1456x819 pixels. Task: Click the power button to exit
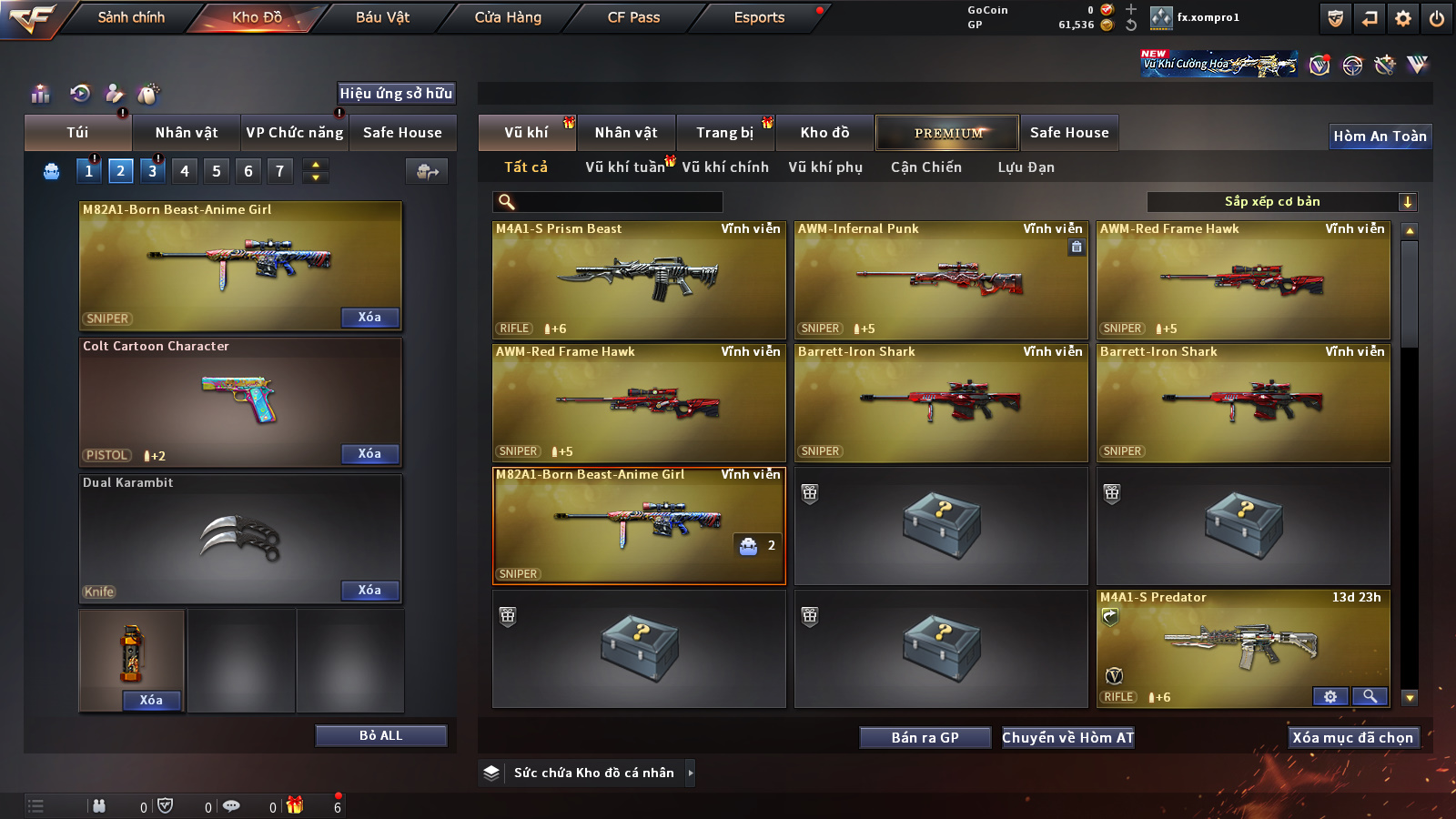click(x=1437, y=18)
